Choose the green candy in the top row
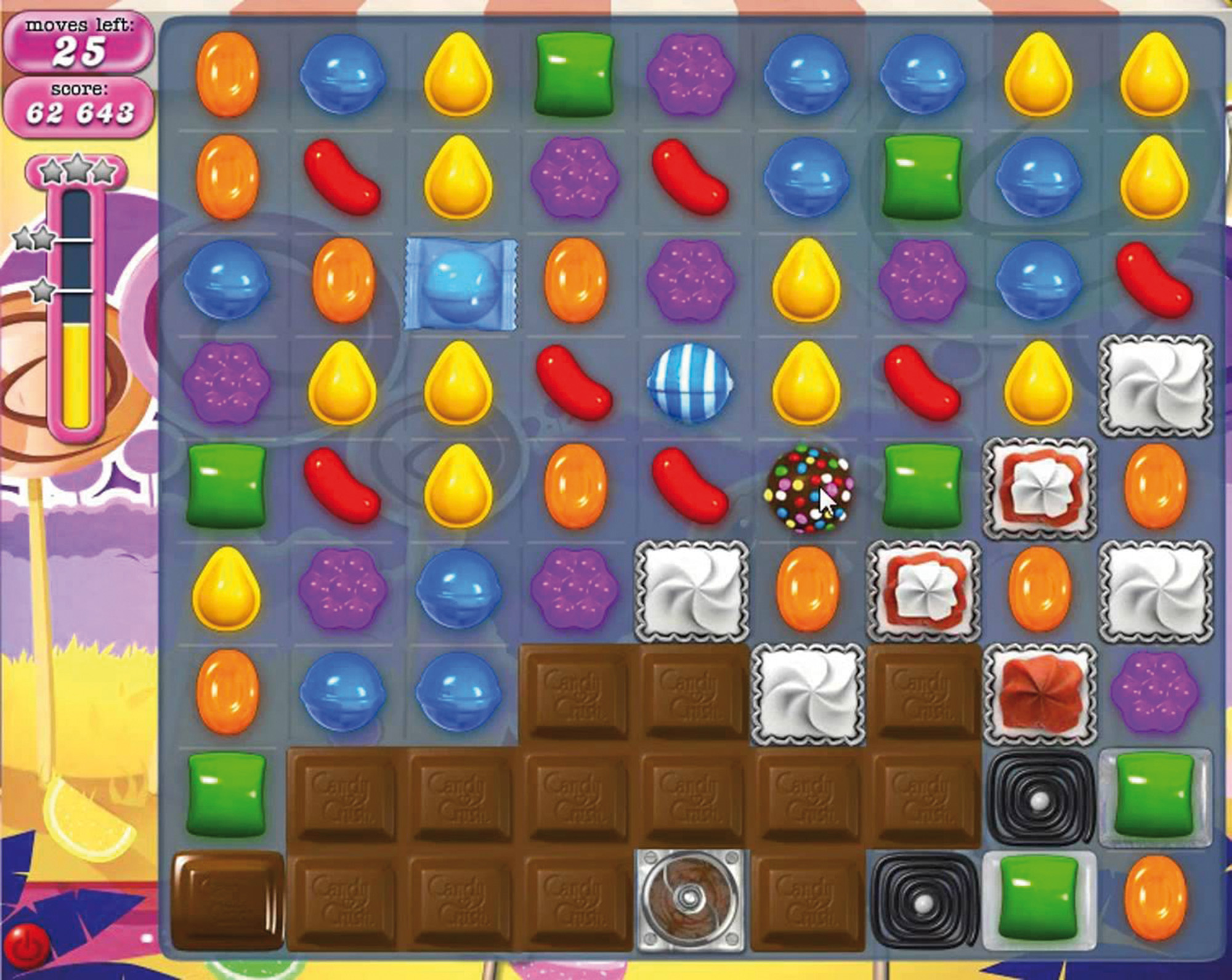Viewport: 1232px width, 980px height. coord(574,75)
